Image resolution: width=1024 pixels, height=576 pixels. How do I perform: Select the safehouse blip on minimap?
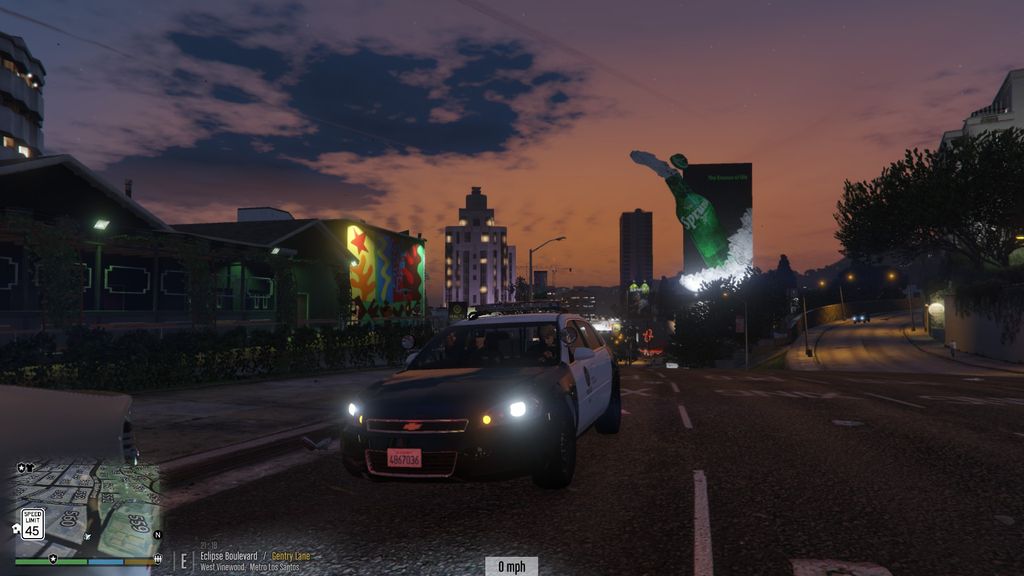pyautogui.click(x=17, y=528)
